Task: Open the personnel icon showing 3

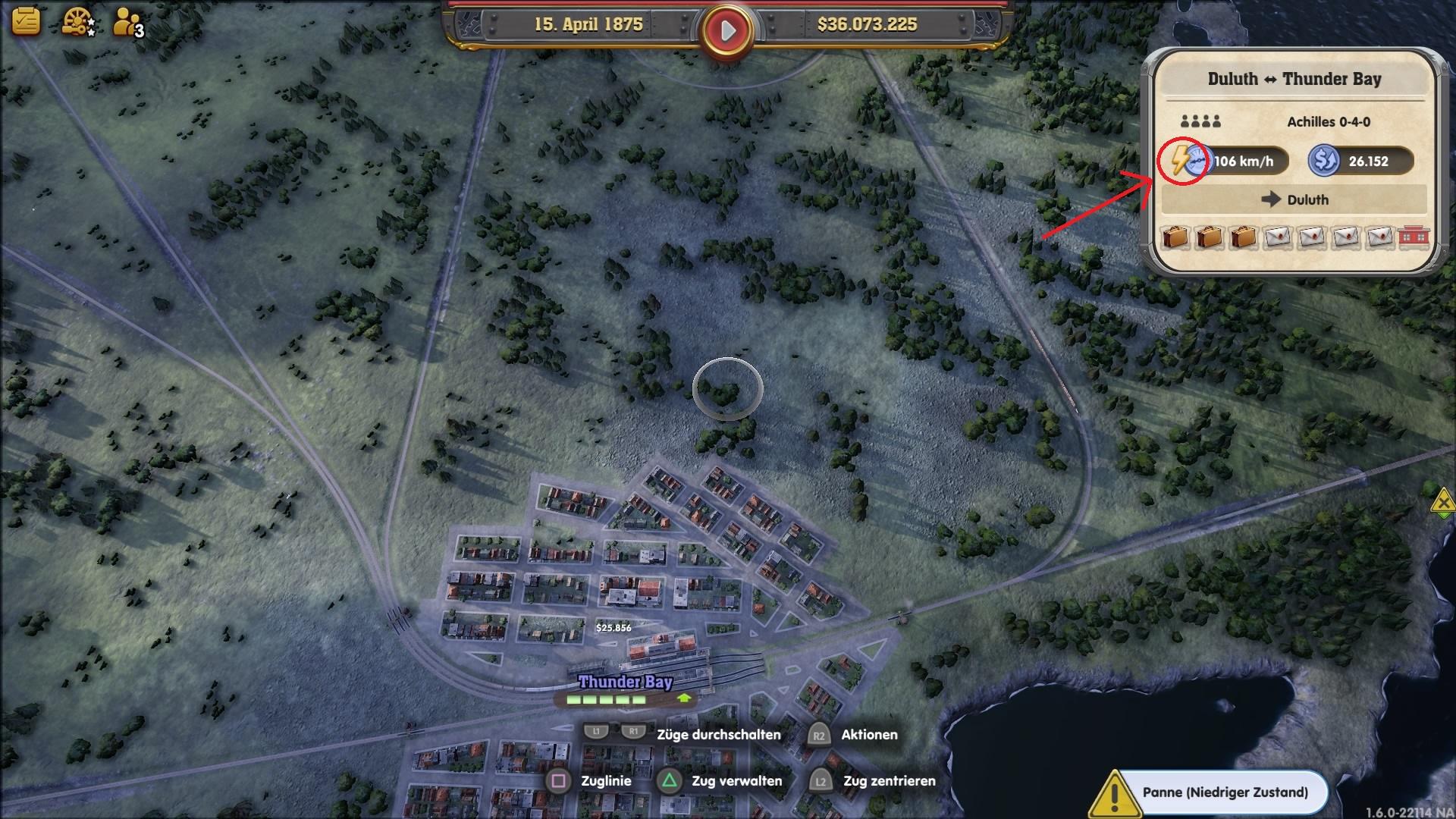Action: [x=127, y=23]
